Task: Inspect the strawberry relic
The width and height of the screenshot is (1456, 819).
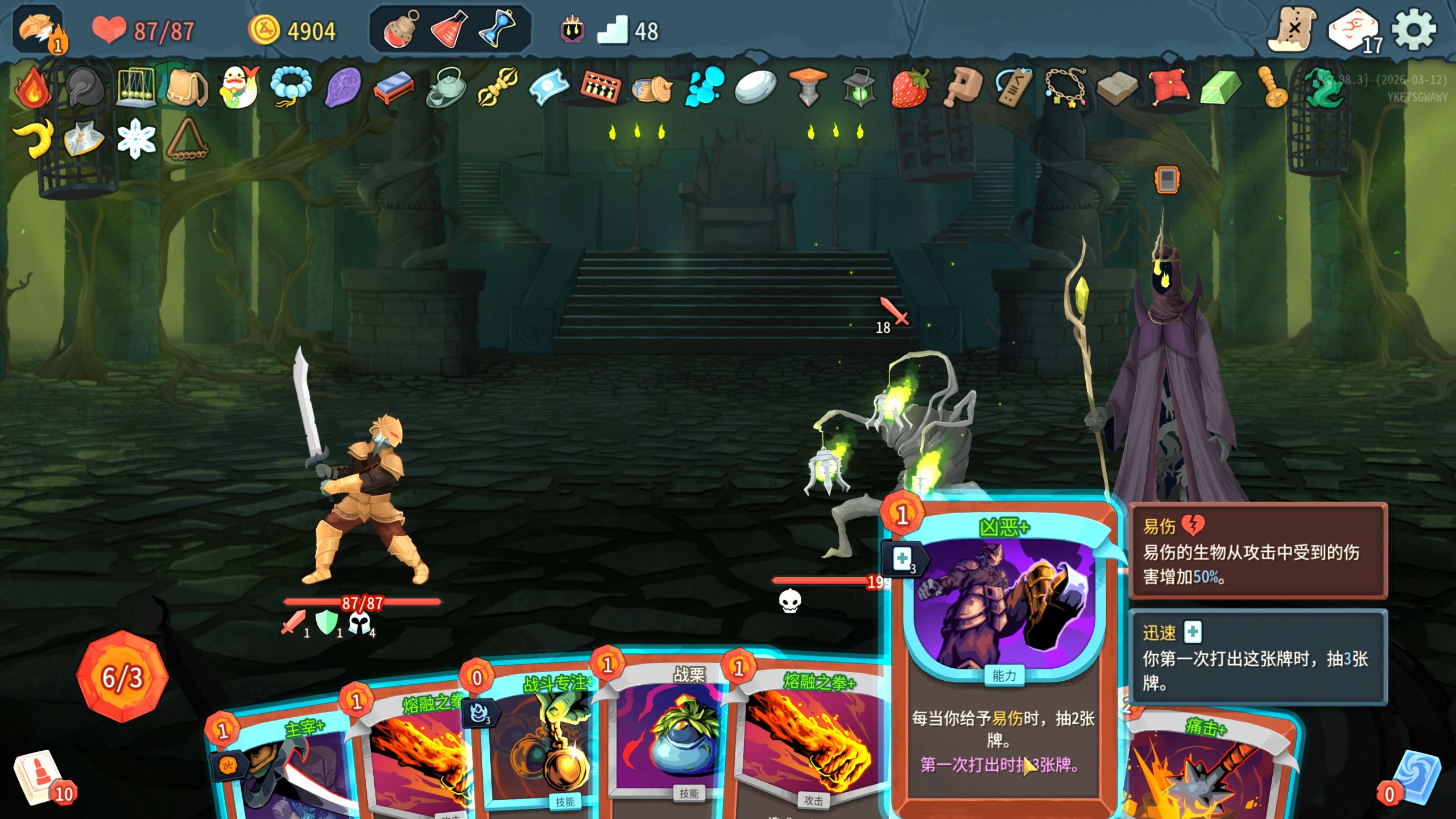Action: tap(909, 88)
